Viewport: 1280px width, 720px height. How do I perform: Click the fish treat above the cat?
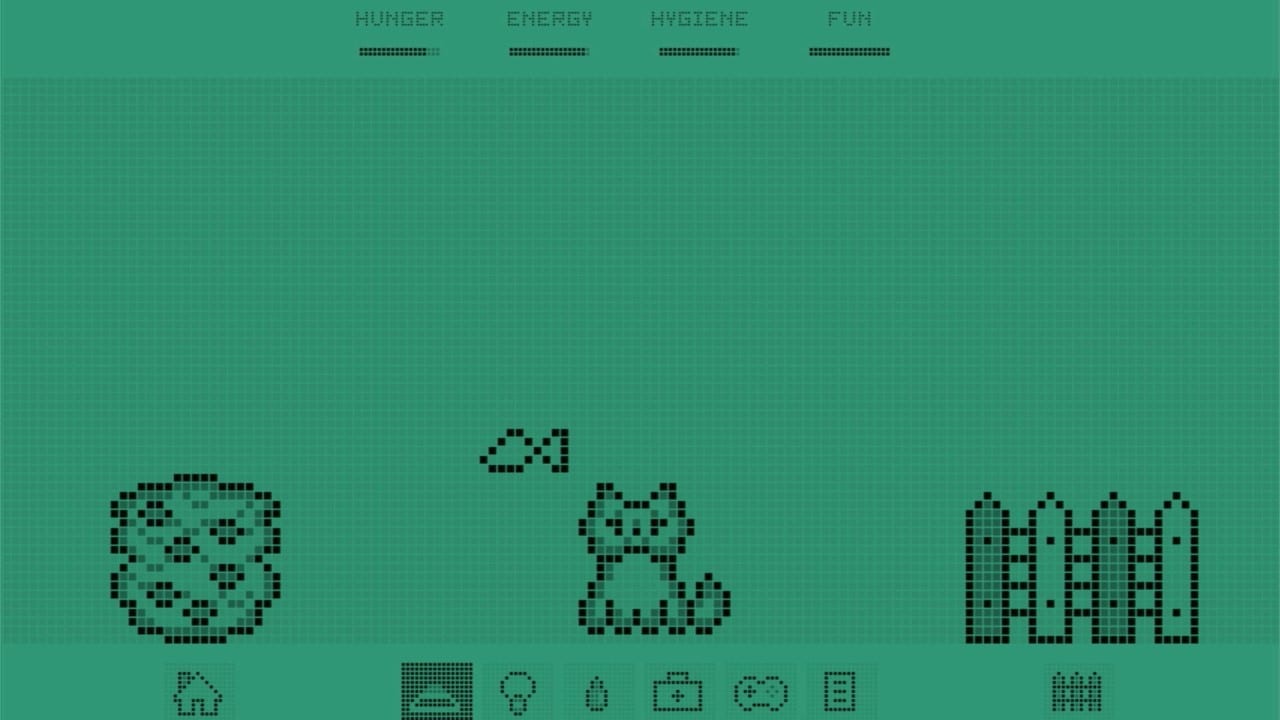click(524, 449)
